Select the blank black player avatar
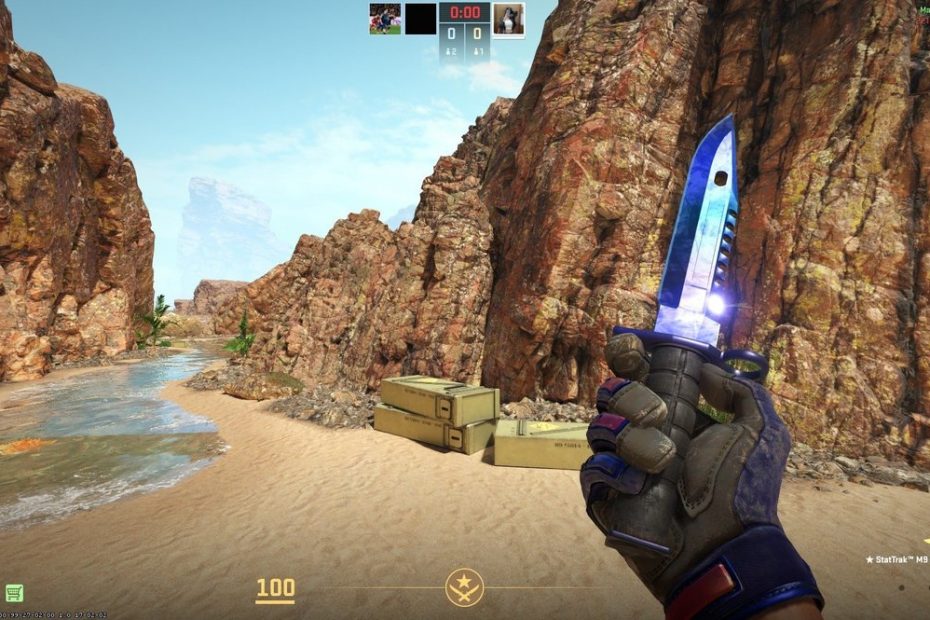The image size is (930, 620). point(421,19)
